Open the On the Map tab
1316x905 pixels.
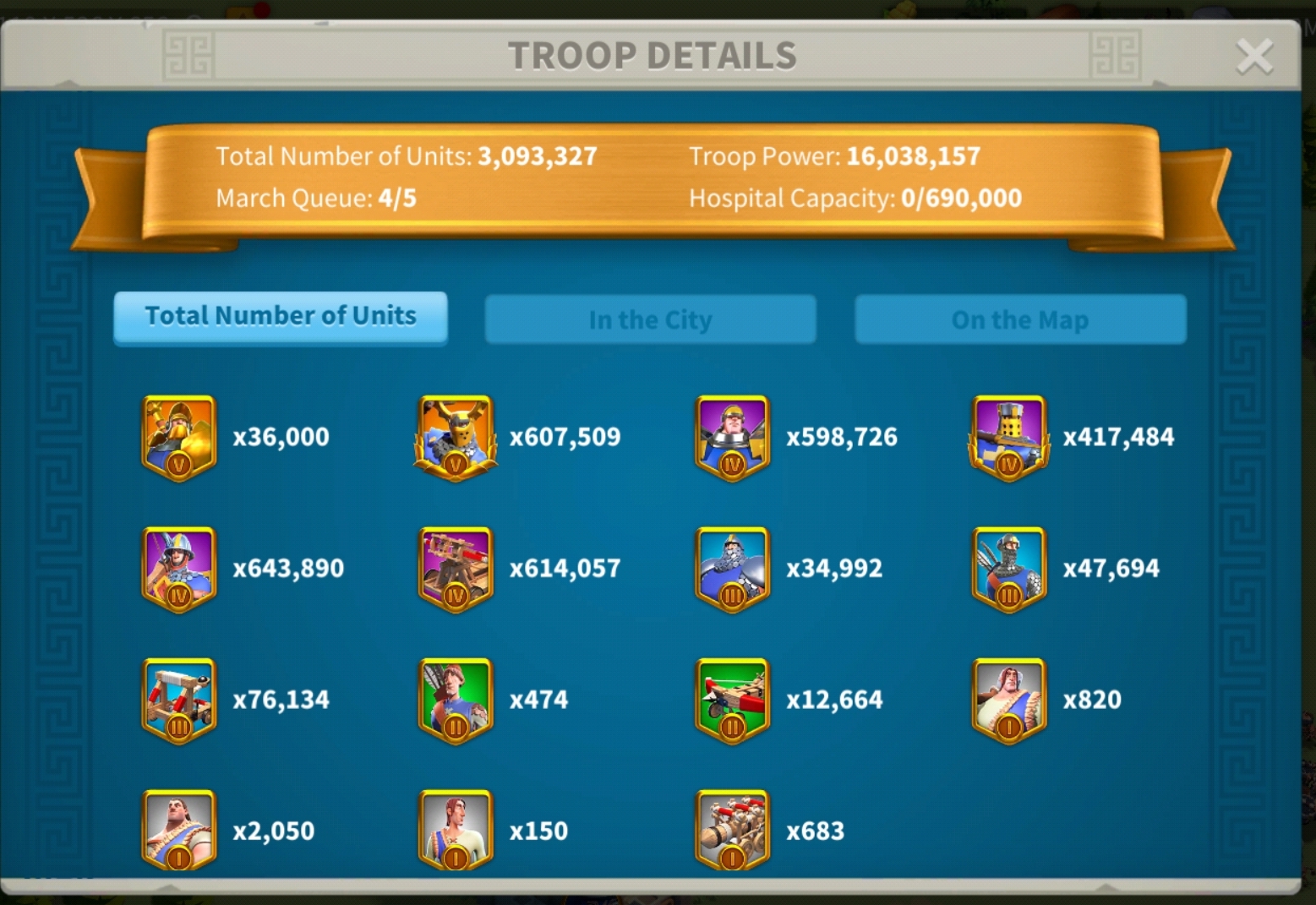1020,319
